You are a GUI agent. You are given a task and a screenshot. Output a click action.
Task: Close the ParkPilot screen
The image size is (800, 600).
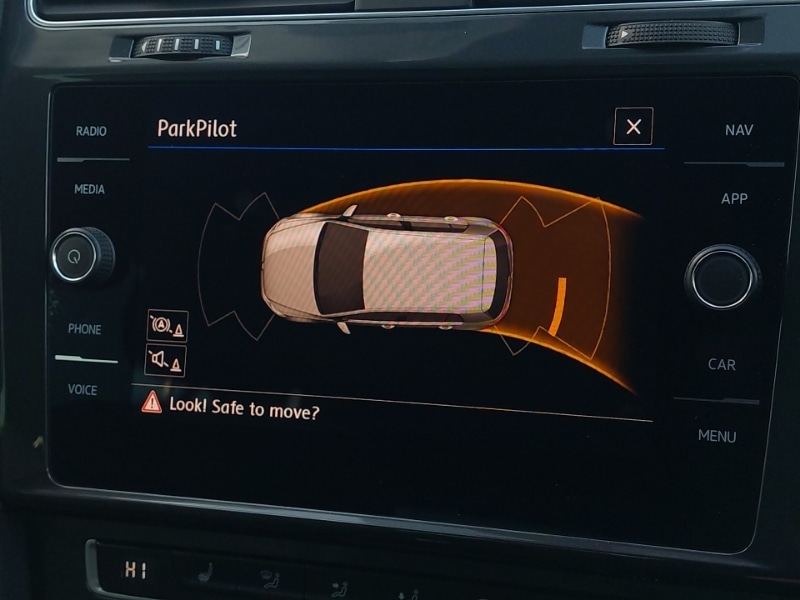click(633, 126)
